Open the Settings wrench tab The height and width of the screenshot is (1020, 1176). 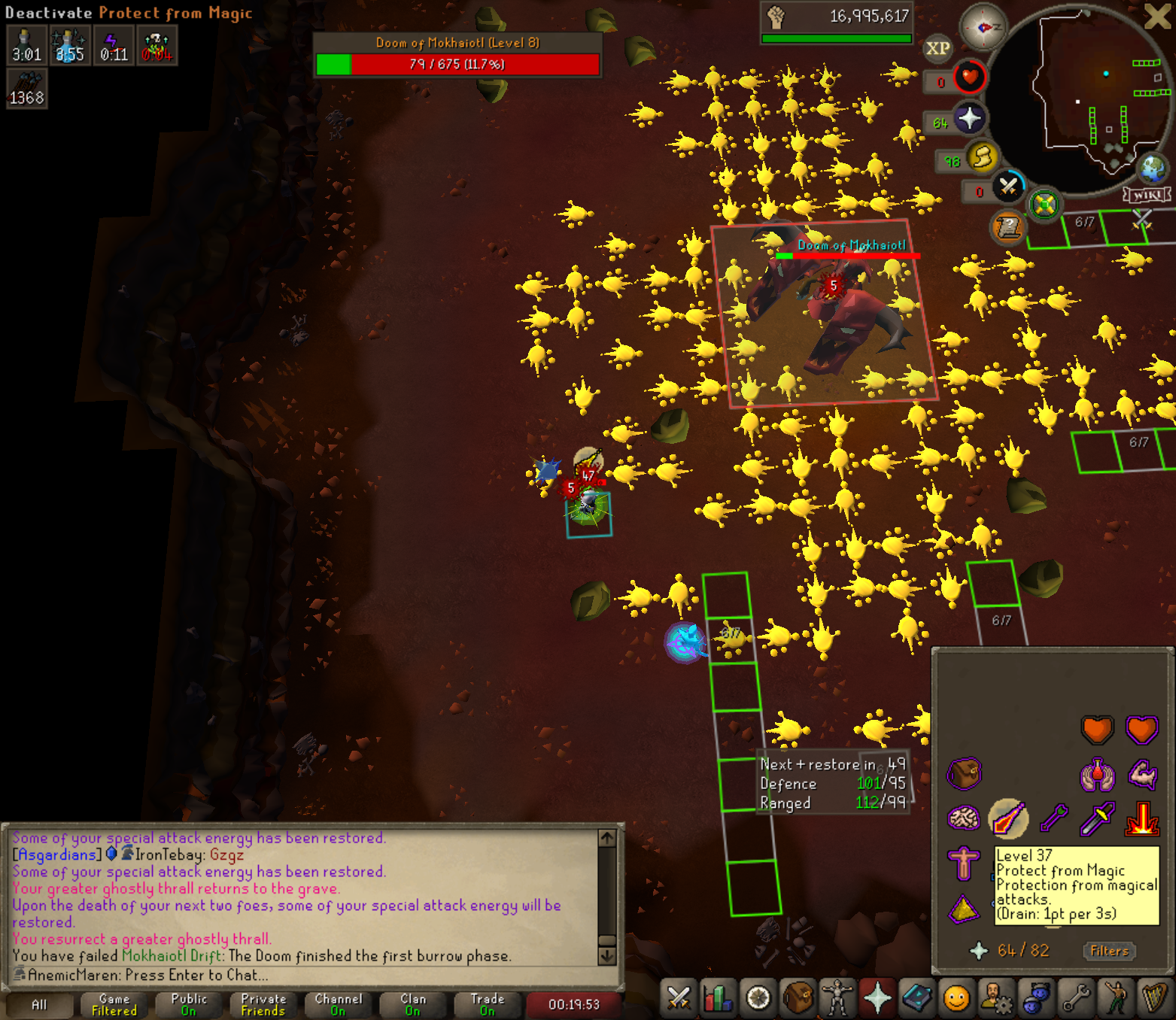point(1076,998)
